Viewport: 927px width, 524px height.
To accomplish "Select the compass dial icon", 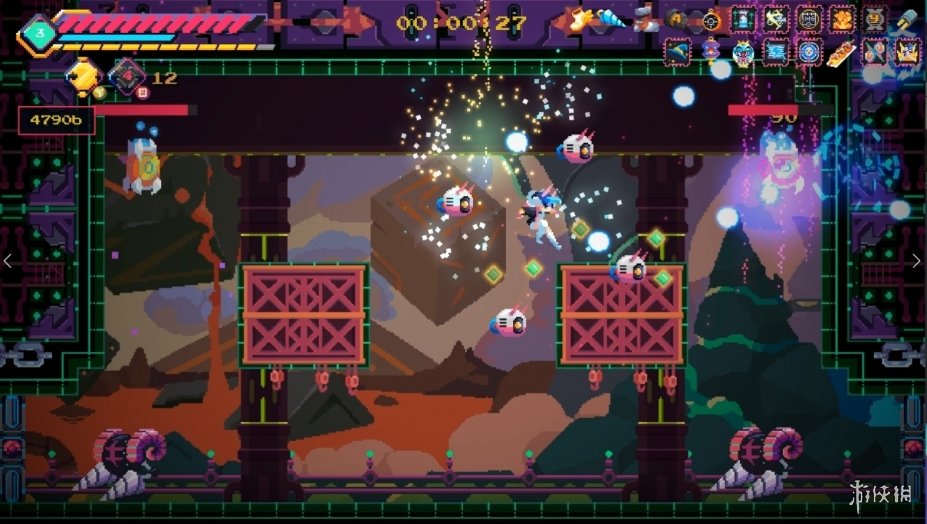I will [711, 19].
